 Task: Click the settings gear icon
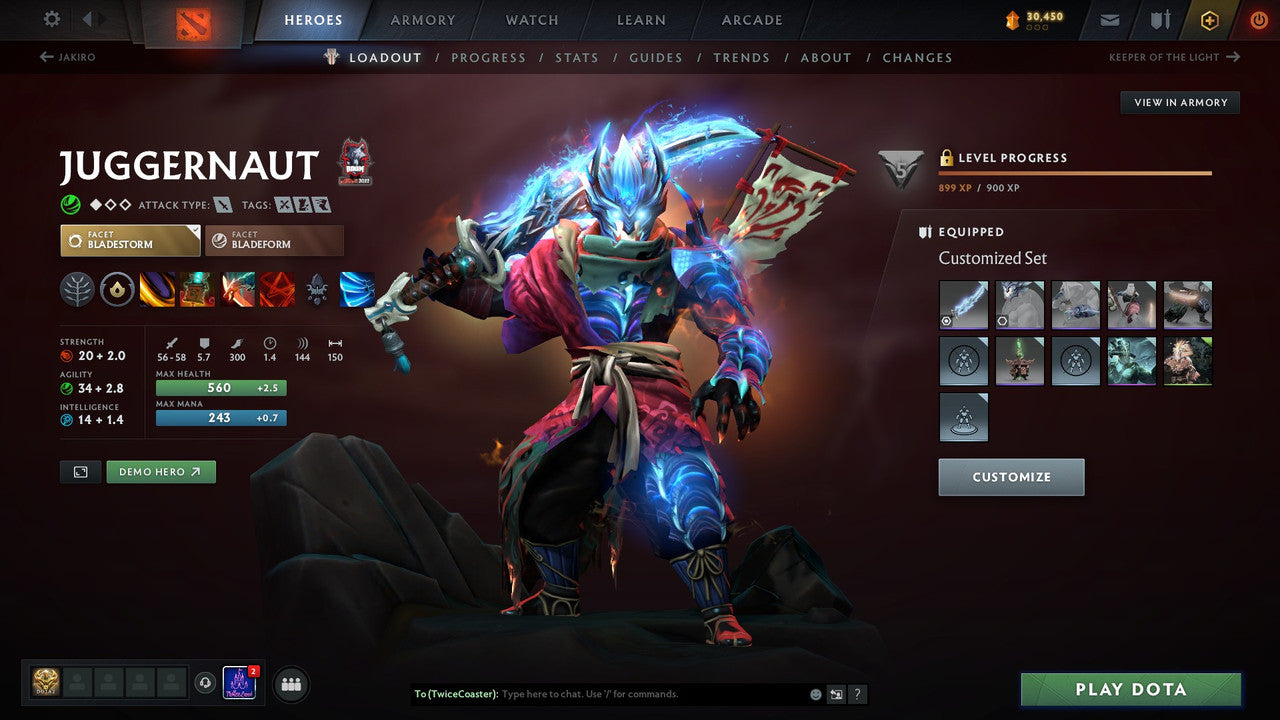(x=53, y=19)
